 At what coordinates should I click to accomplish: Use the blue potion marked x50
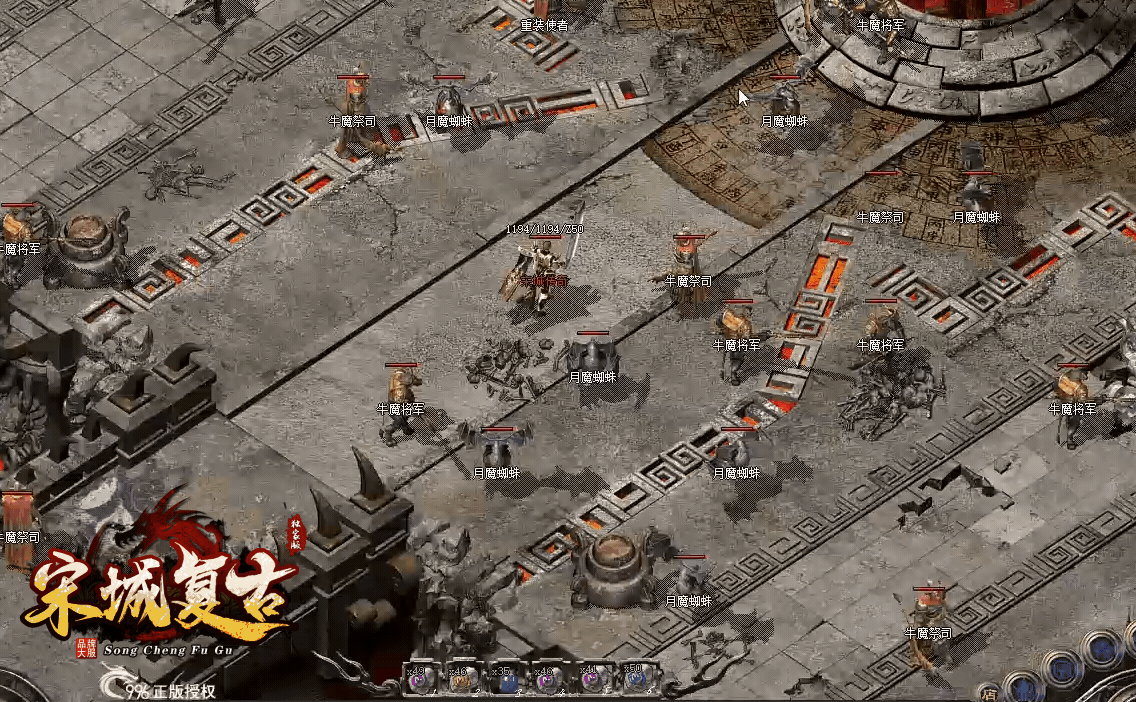pos(633,681)
